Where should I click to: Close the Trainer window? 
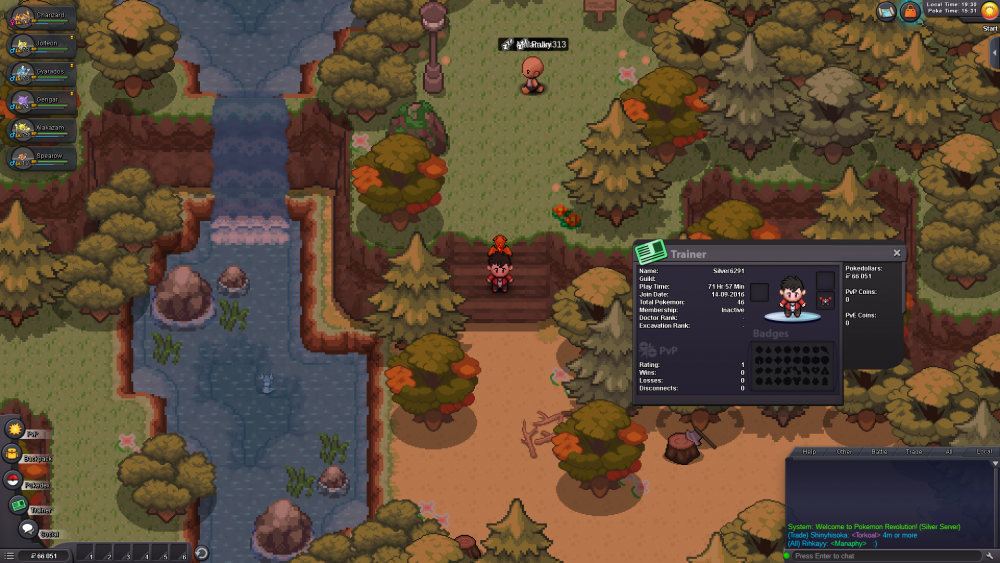[897, 254]
